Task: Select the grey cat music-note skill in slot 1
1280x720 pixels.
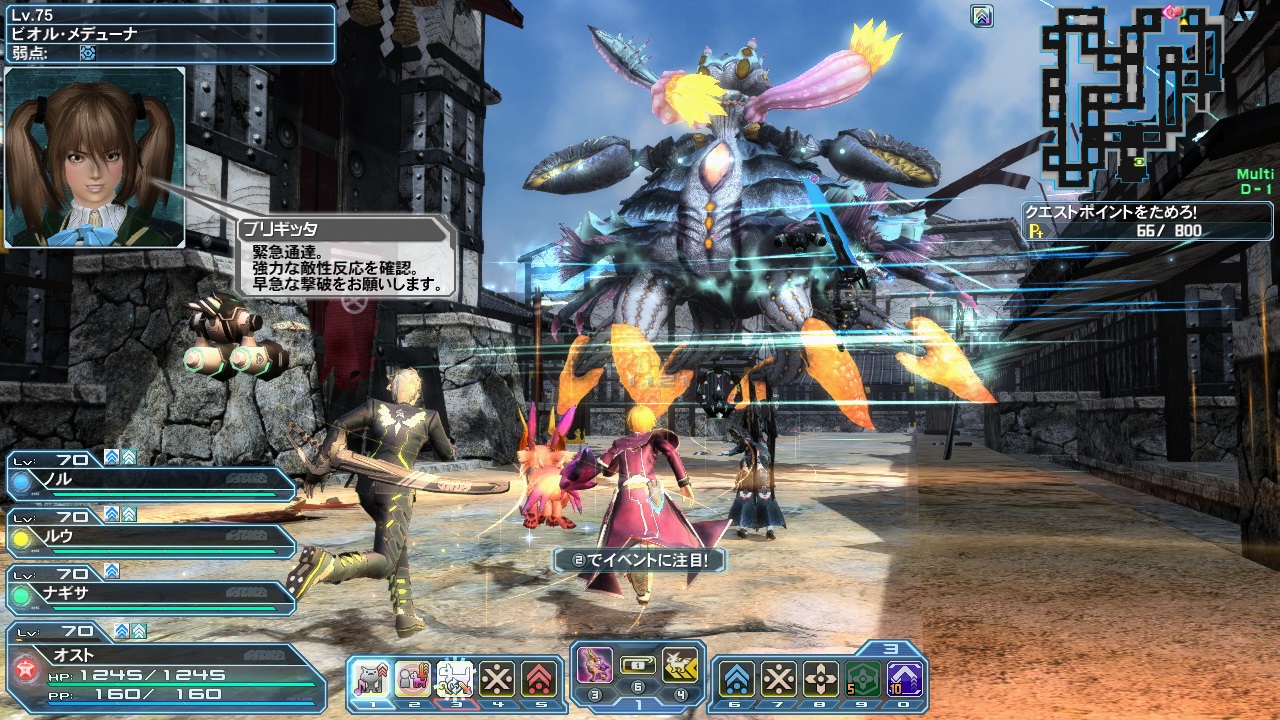Action: pos(371,679)
